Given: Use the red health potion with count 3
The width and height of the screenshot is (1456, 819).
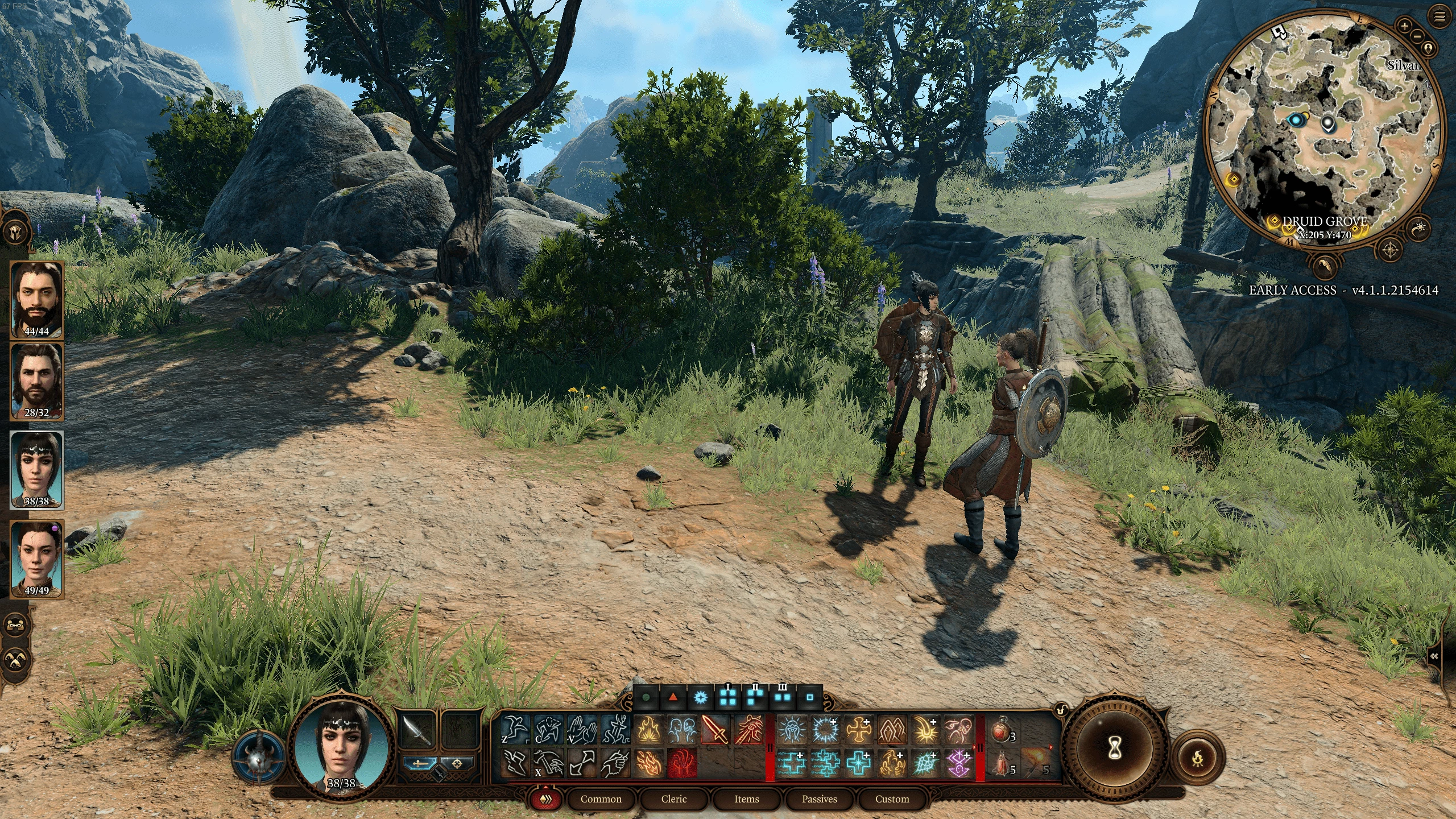Looking at the screenshot, I should pyautogui.click(x=1002, y=730).
